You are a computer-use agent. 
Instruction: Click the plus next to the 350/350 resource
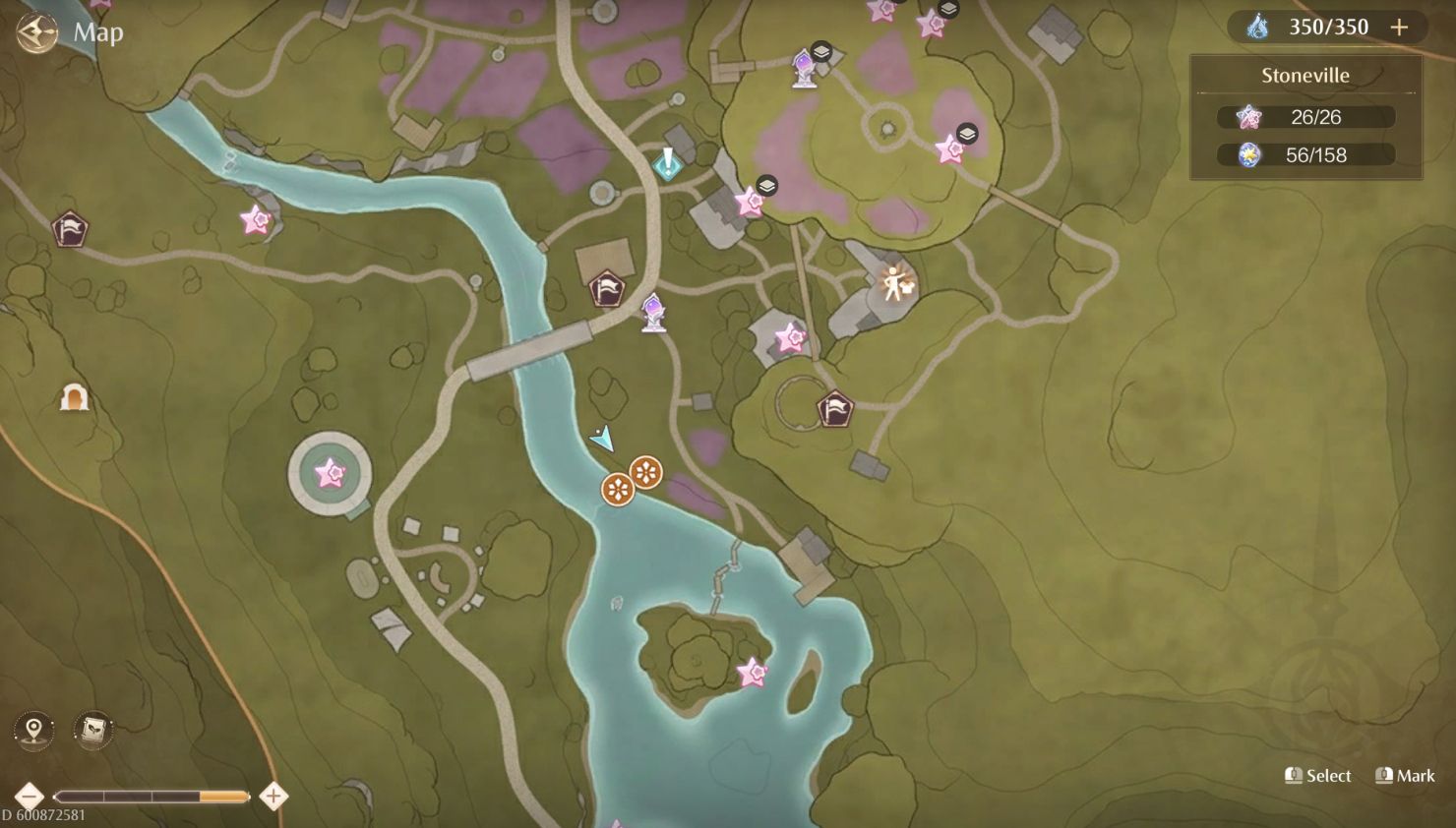coord(1398,27)
